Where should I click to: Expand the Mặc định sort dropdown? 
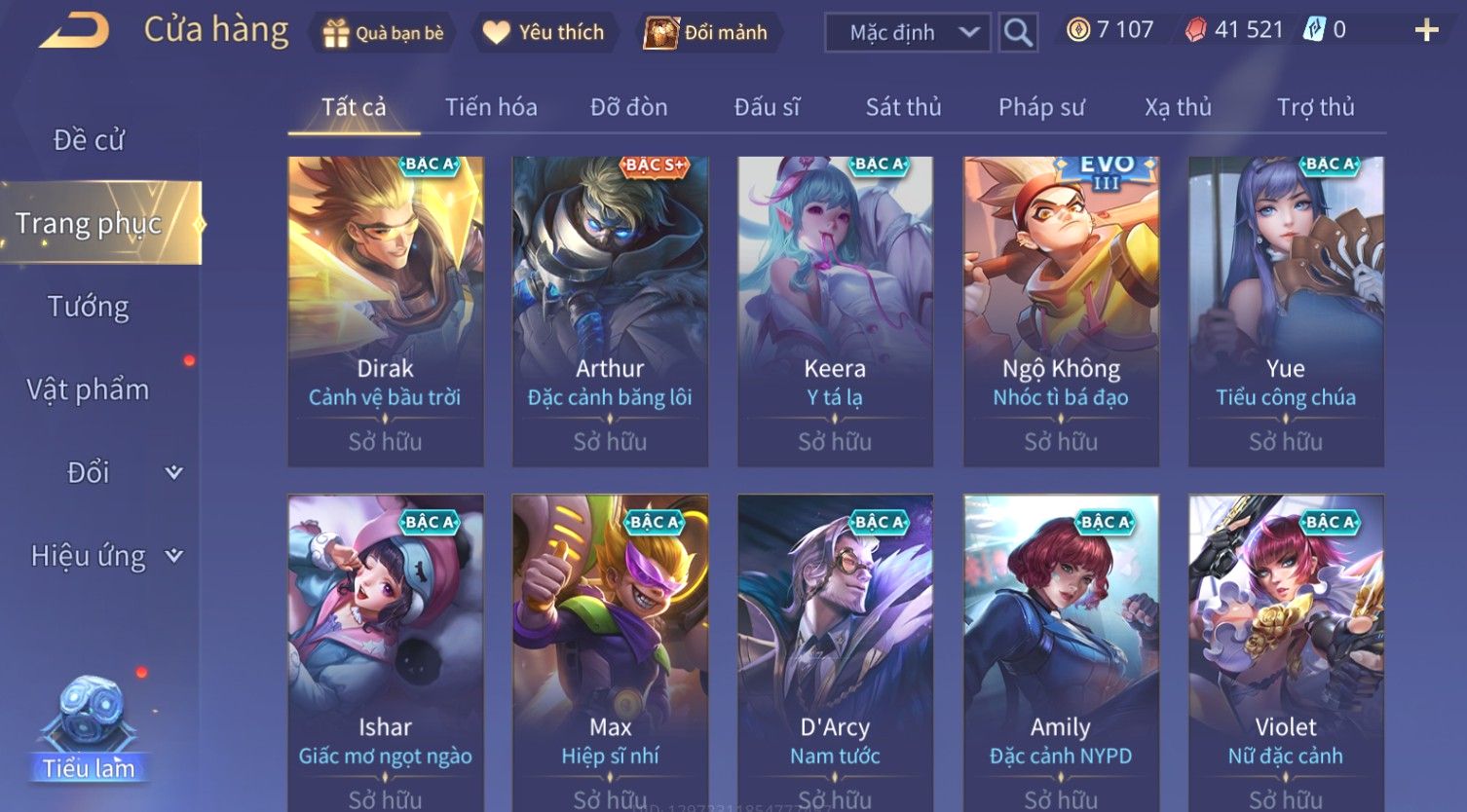point(907,33)
